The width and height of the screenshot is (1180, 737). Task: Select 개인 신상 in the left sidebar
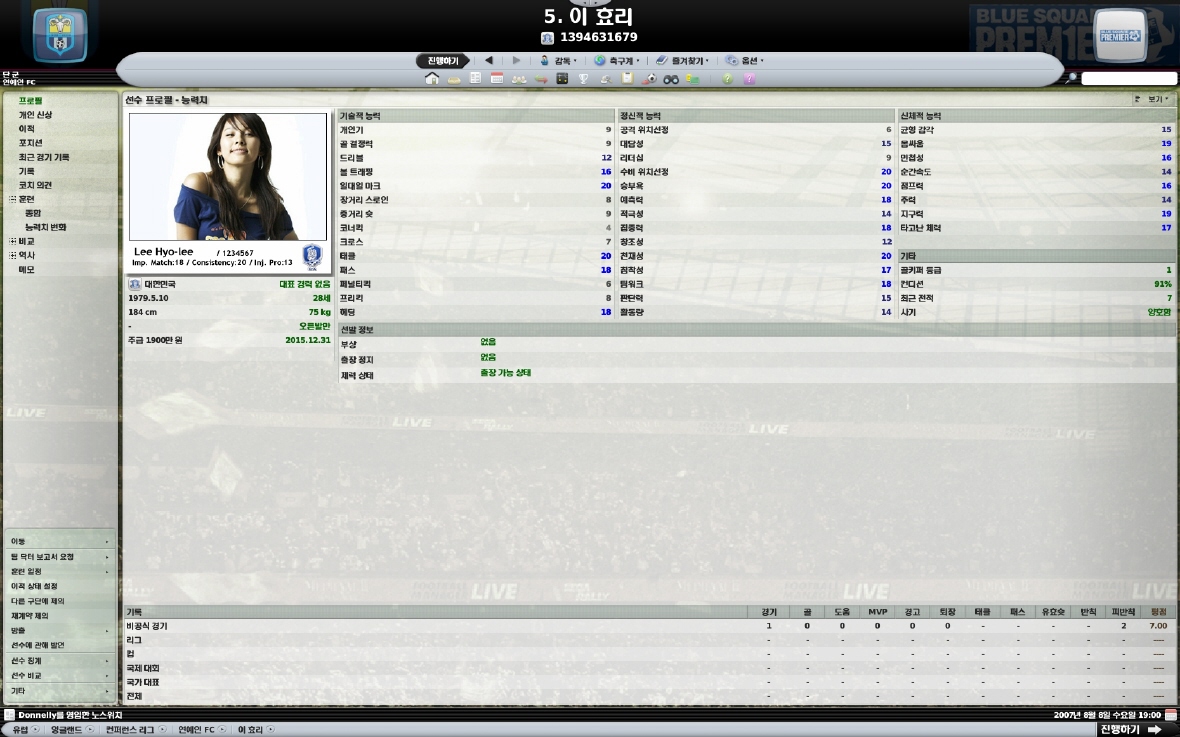coord(35,115)
